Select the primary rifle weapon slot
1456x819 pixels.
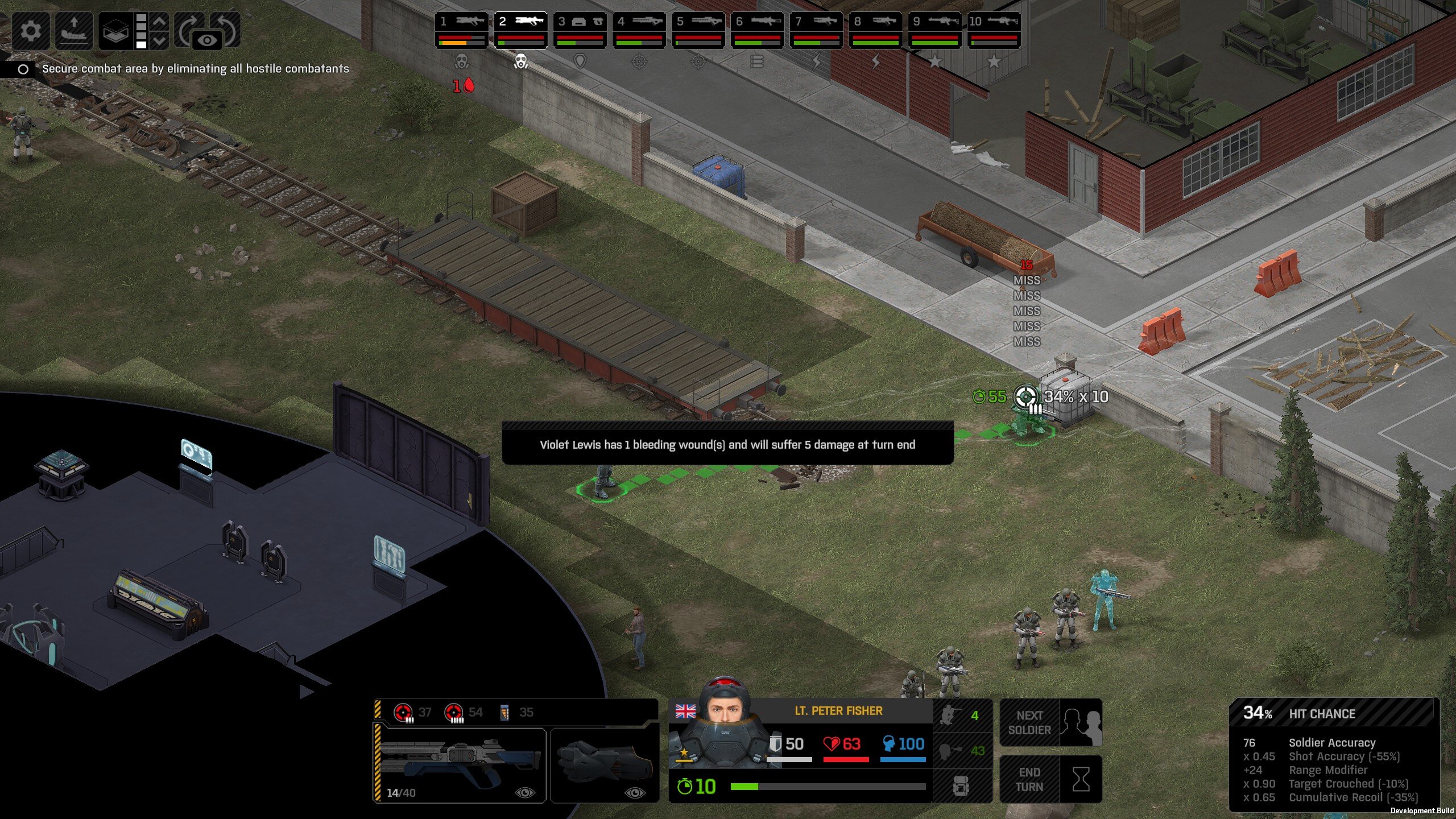pos(461,765)
